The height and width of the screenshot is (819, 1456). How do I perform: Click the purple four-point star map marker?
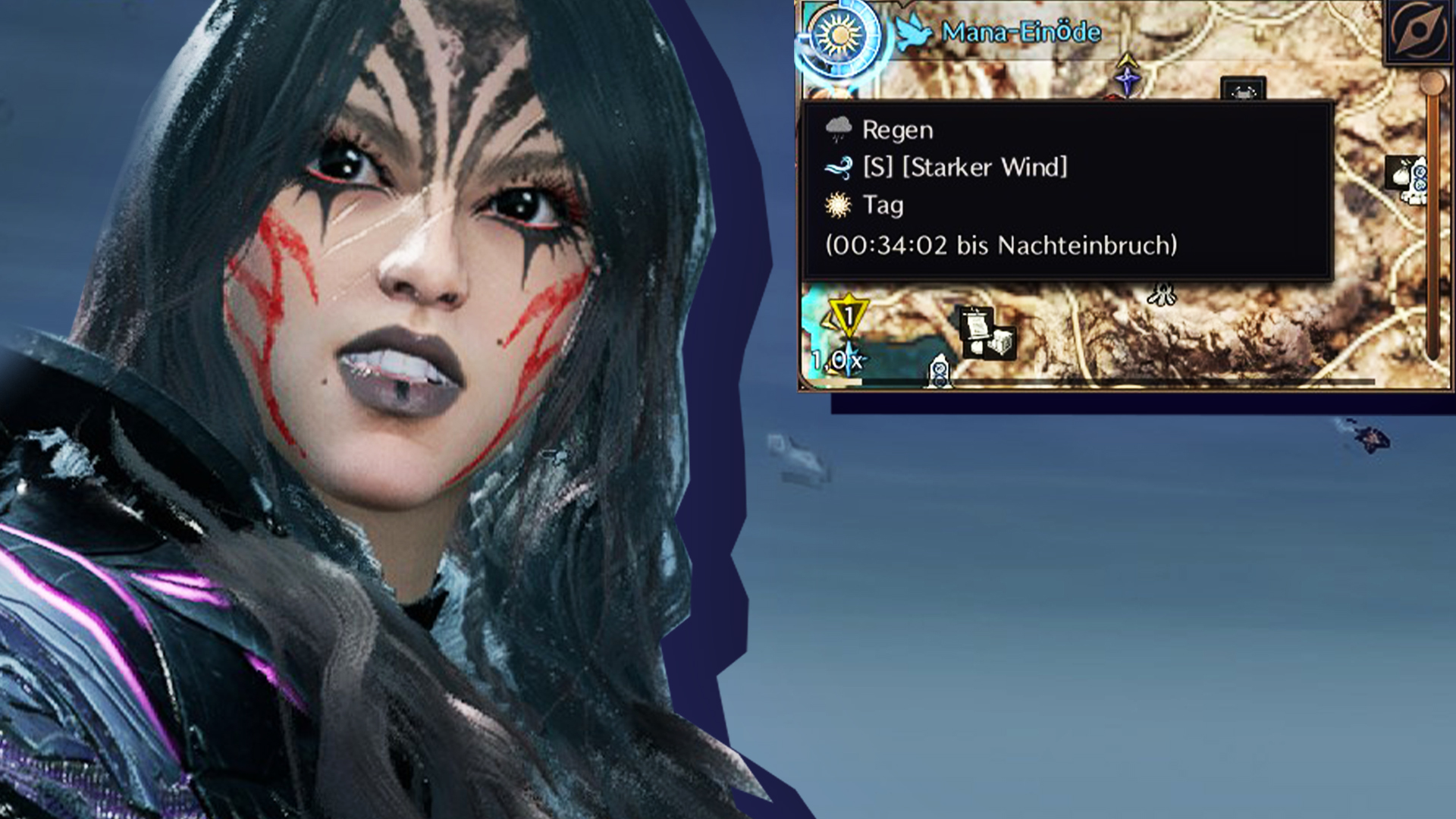click(1127, 78)
